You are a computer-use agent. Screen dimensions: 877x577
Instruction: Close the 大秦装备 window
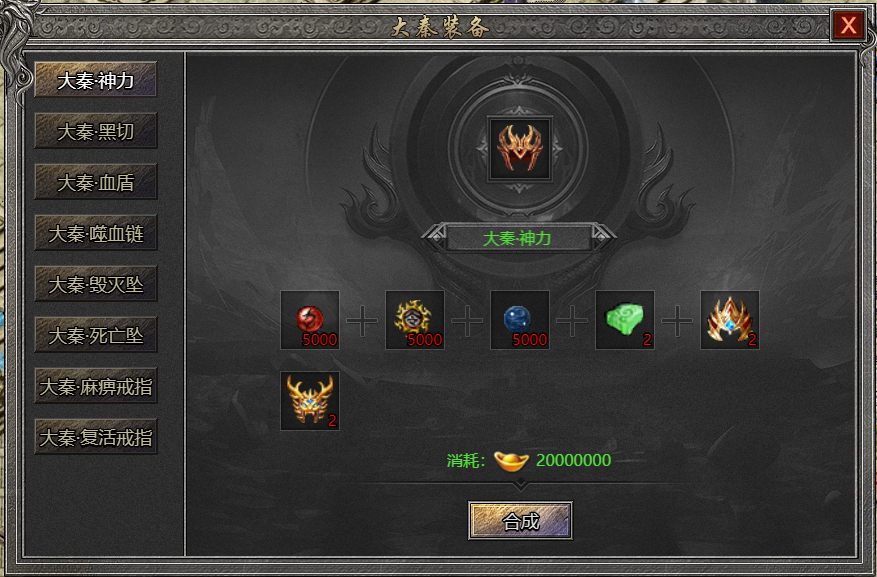(848, 26)
